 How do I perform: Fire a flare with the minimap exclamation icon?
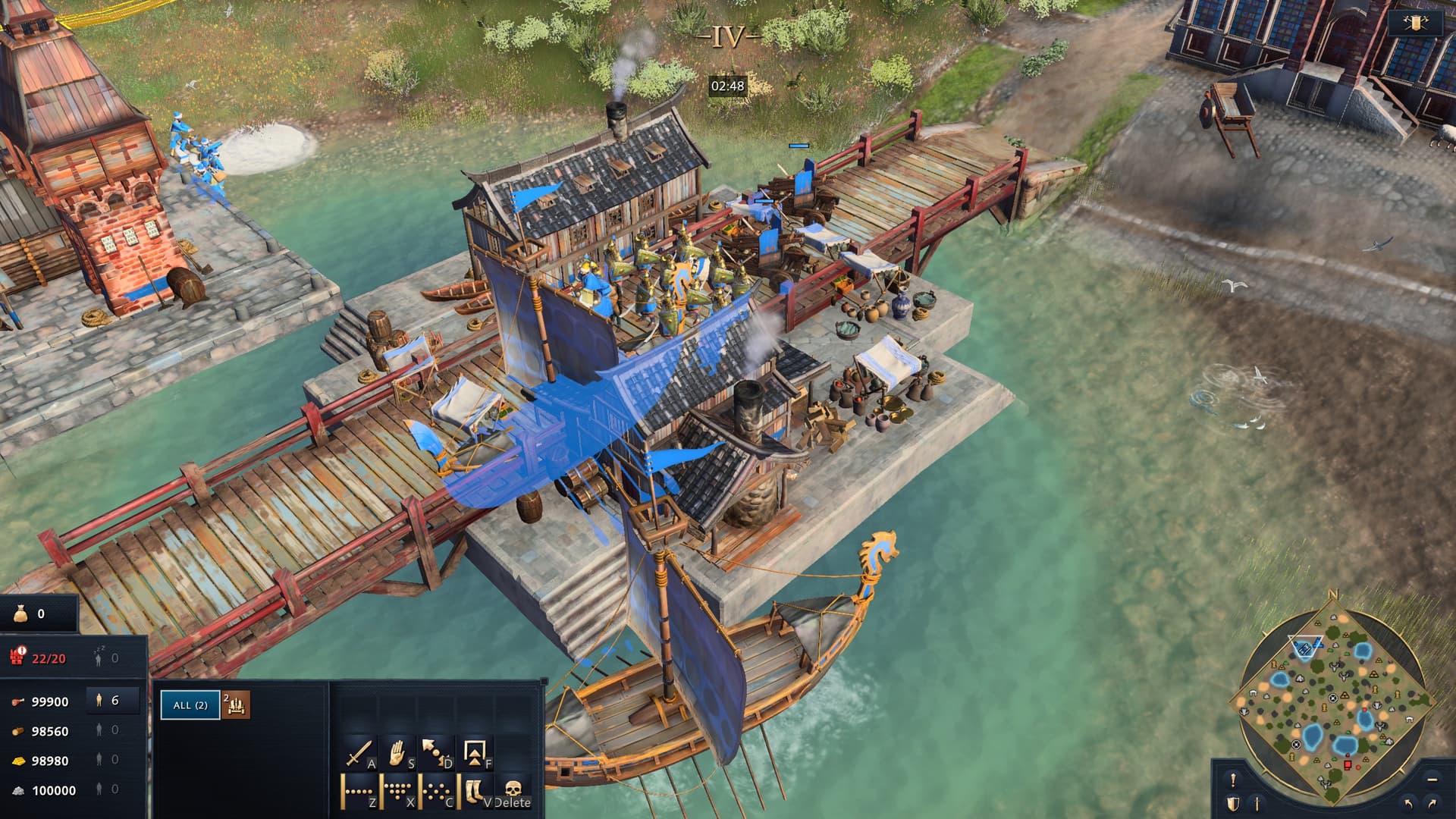[x=1233, y=779]
